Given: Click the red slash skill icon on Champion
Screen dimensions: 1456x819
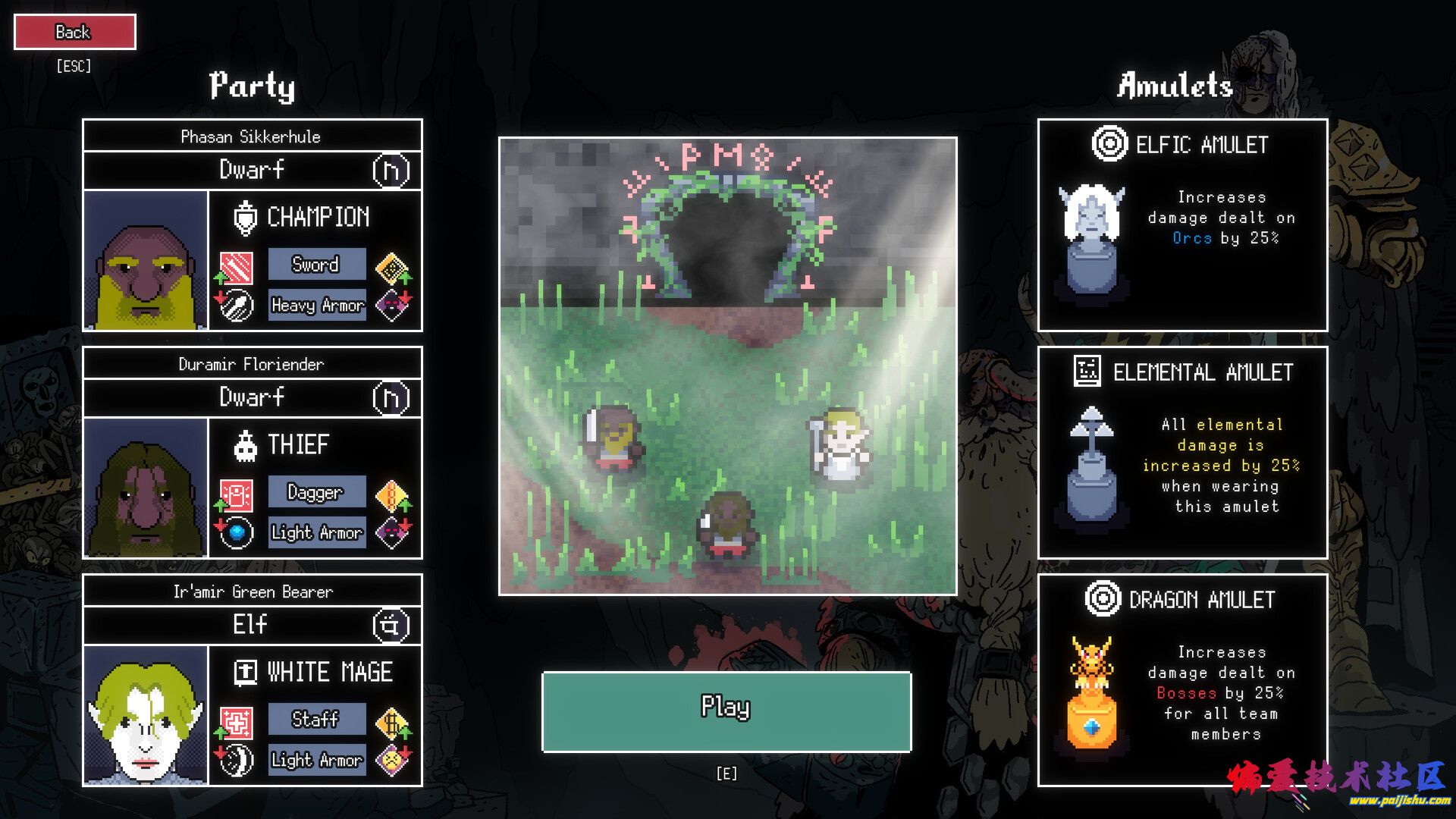Looking at the screenshot, I should point(237,268).
